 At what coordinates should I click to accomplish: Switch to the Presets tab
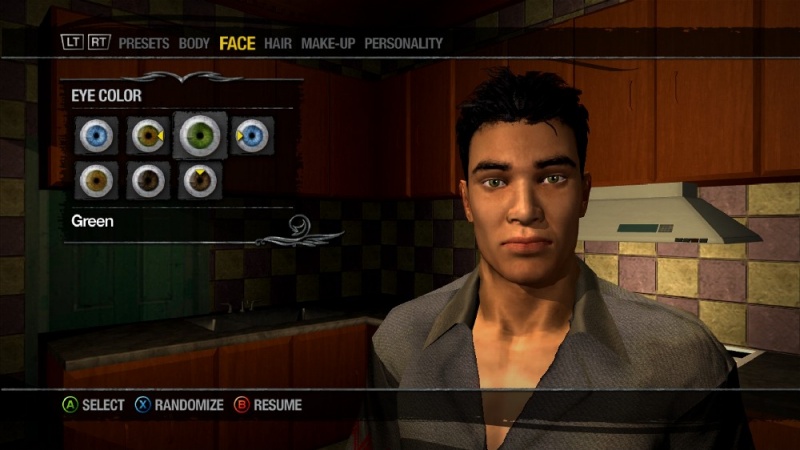145,43
